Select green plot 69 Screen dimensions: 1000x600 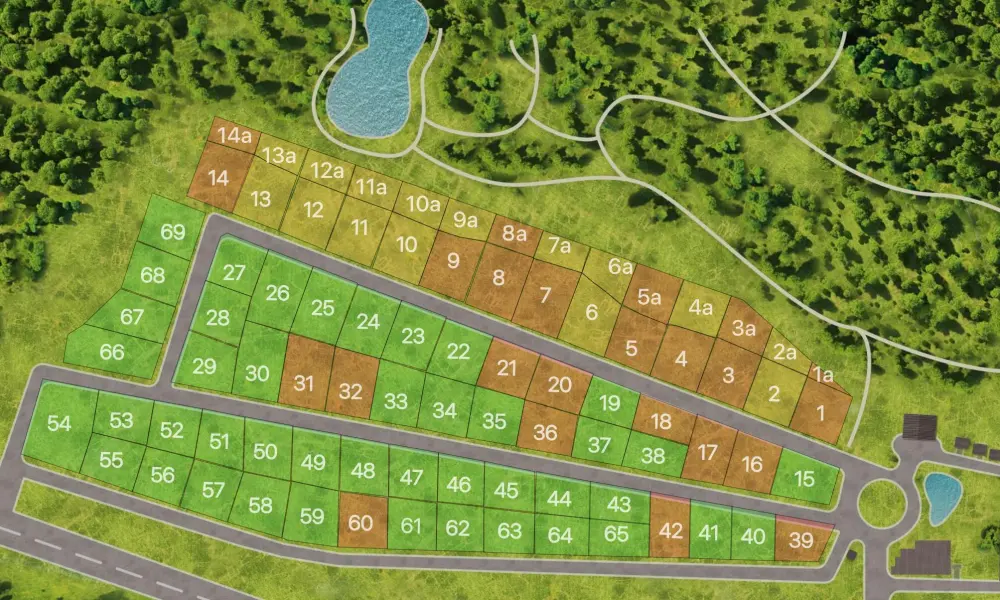click(x=172, y=233)
